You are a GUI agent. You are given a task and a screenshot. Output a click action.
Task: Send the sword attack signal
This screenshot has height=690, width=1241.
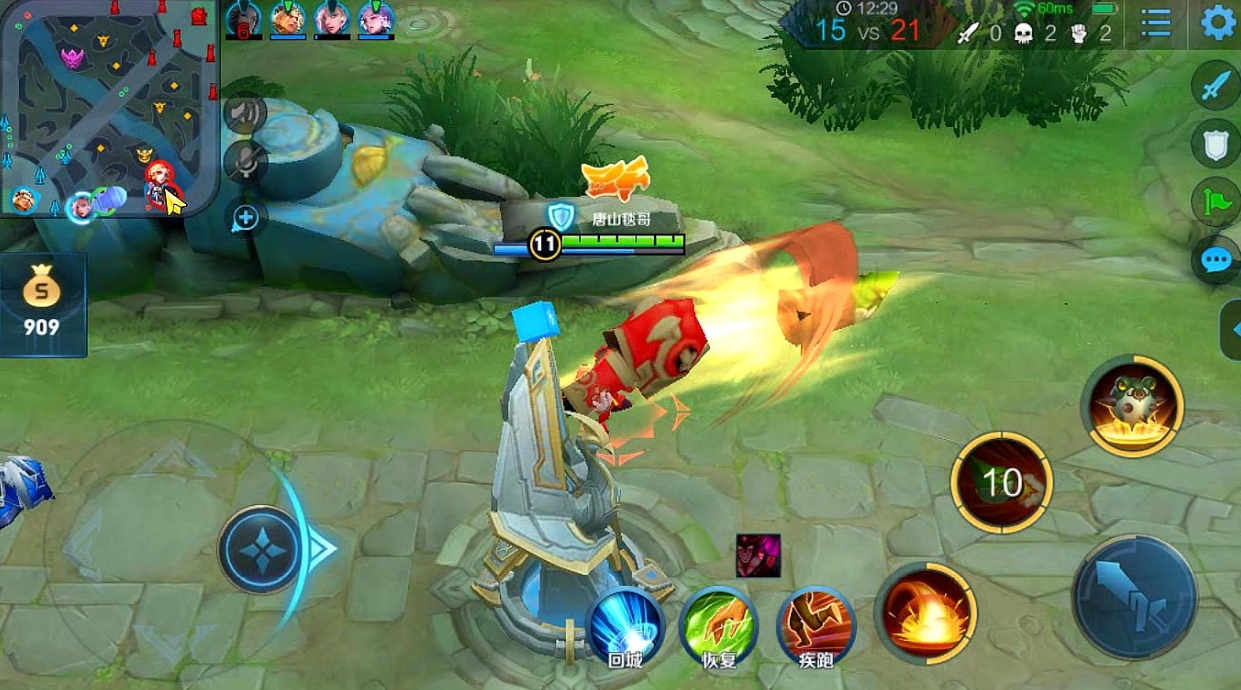1215,87
